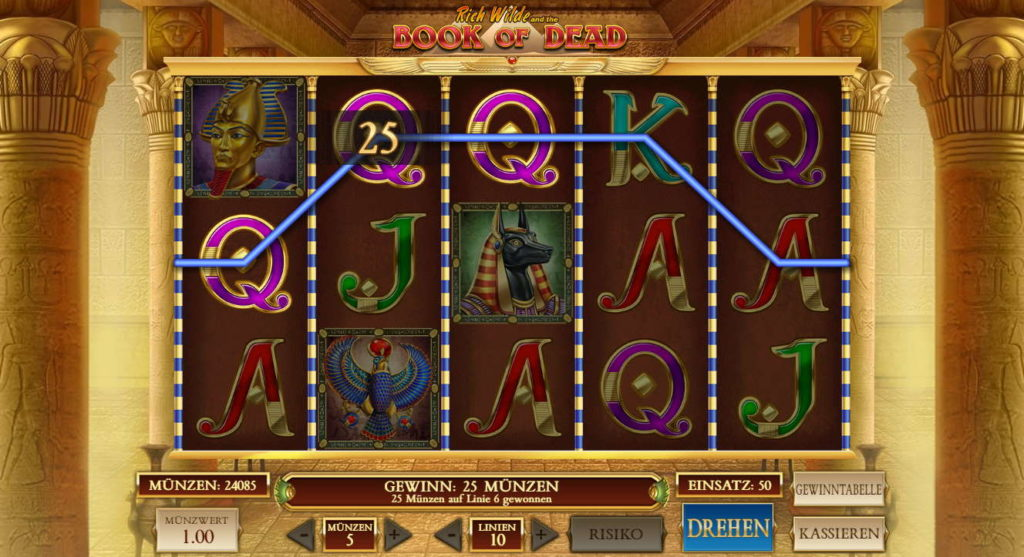The image size is (1024, 557).
Task: Decrease the number of Linien
Action: (452, 534)
